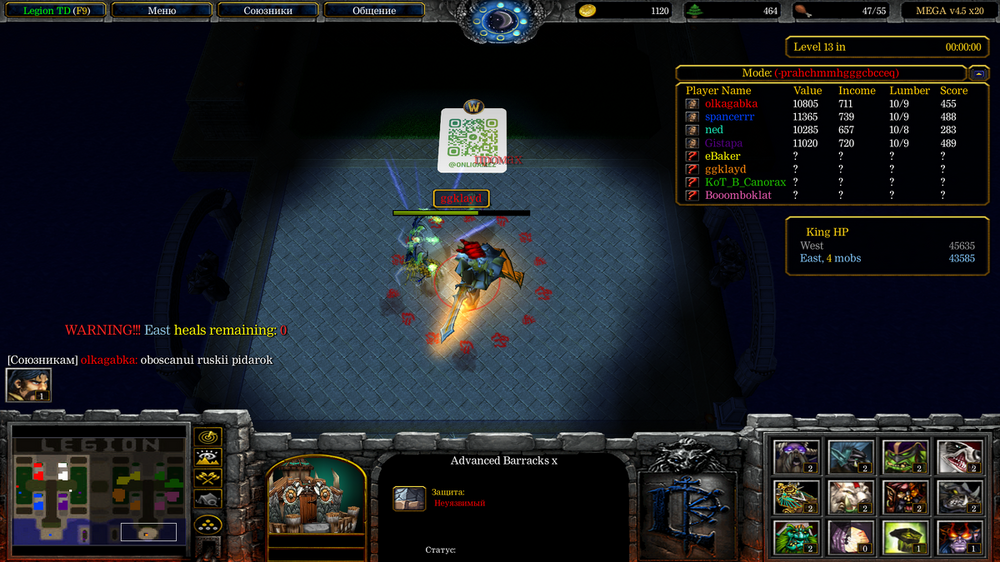The image size is (1000, 562).
Task: Toggle minimap ally color mode (crossed axes)
Action: [208, 479]
